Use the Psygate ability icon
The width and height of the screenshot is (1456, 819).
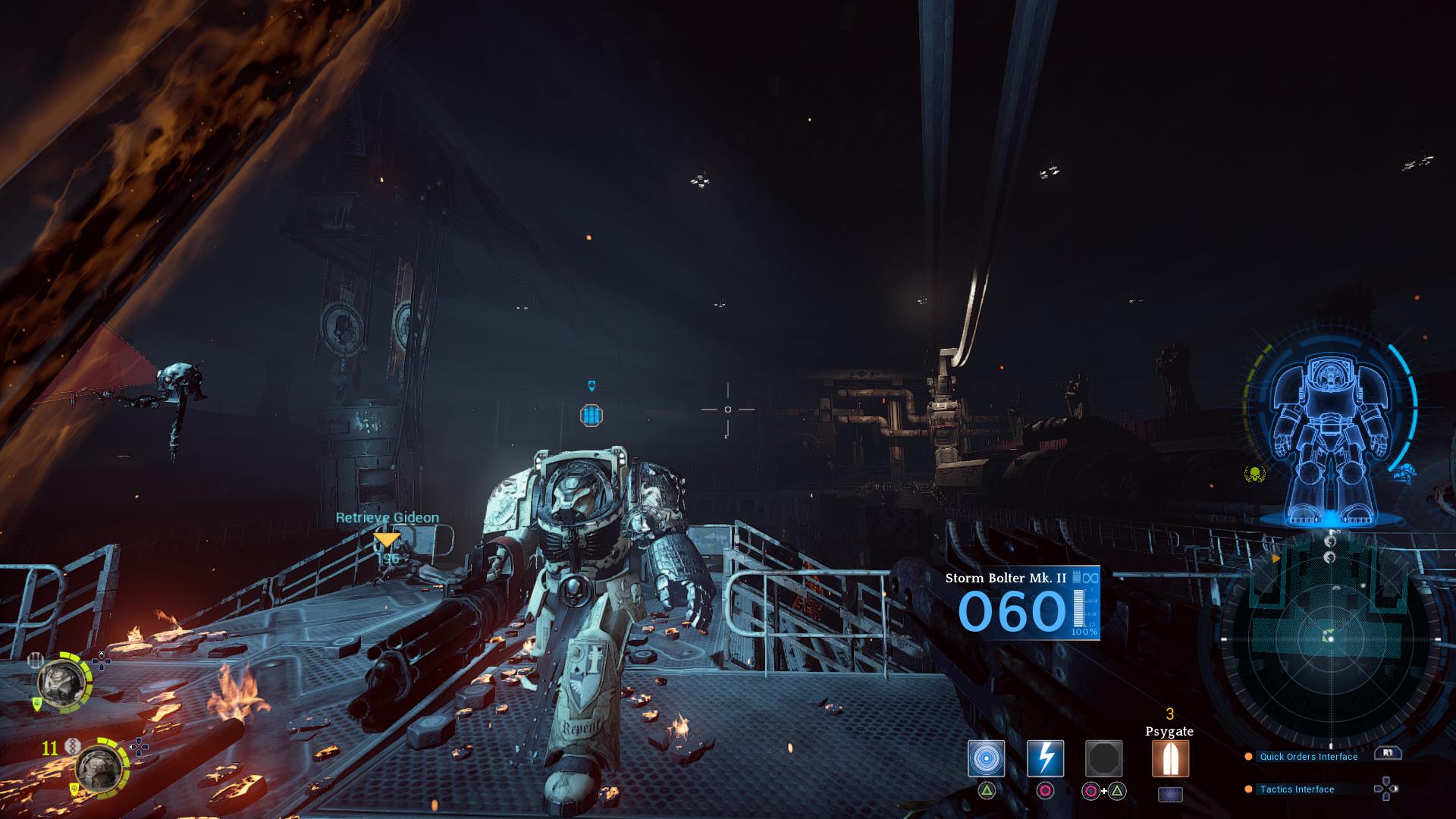[1170, 758]
